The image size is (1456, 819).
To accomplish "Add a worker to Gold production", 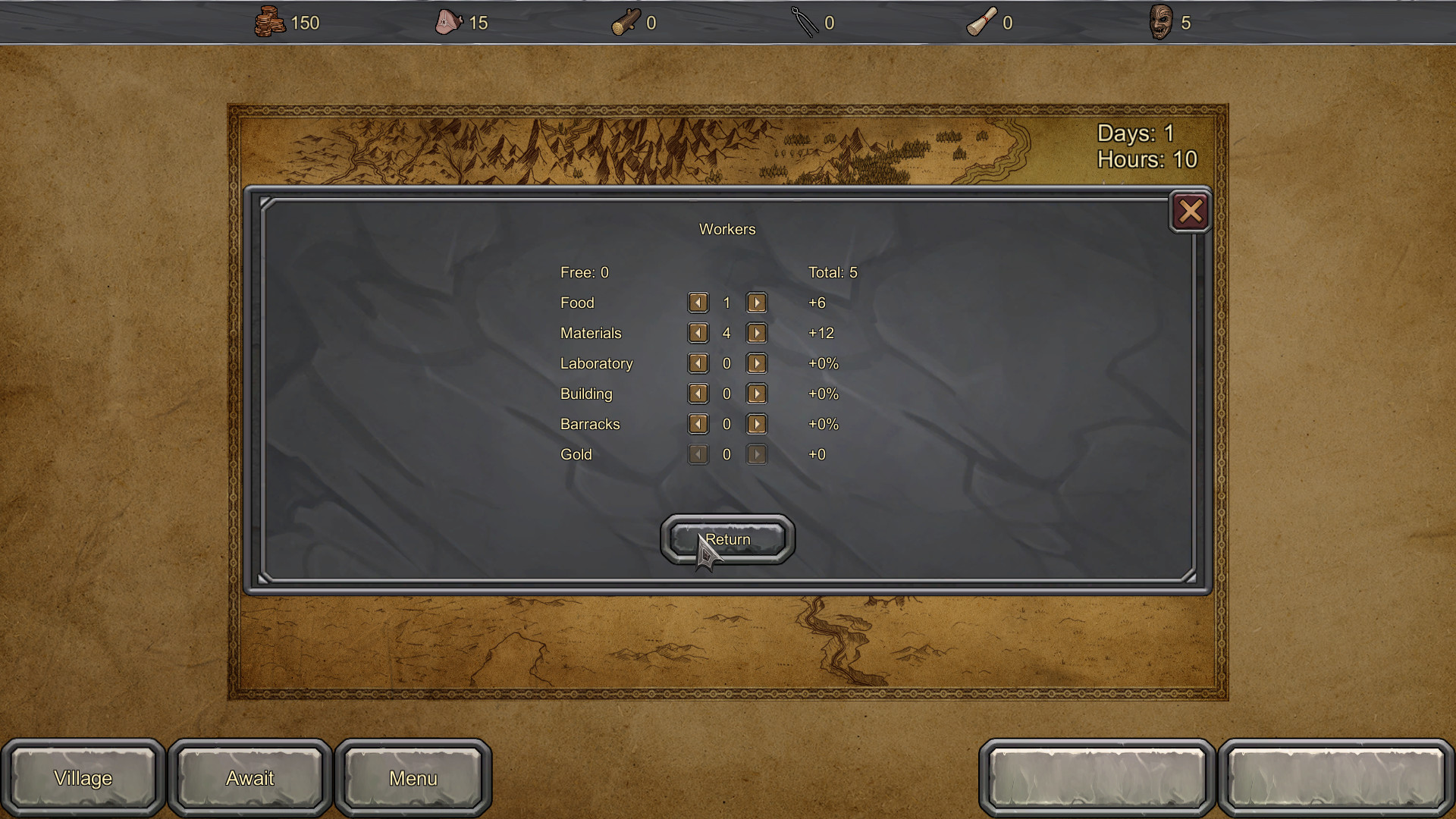I will point(756,454).
